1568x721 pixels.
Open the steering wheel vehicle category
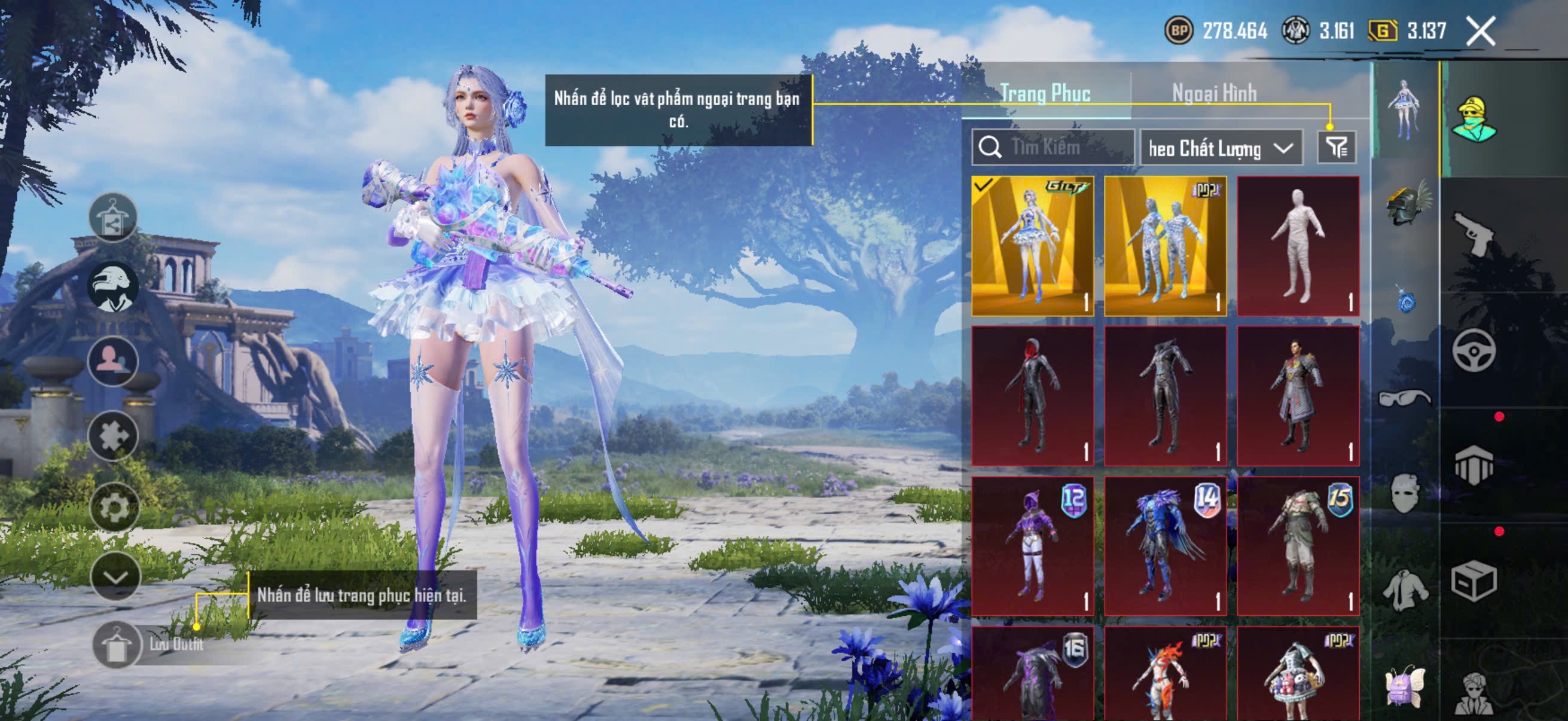[1473, 351]
